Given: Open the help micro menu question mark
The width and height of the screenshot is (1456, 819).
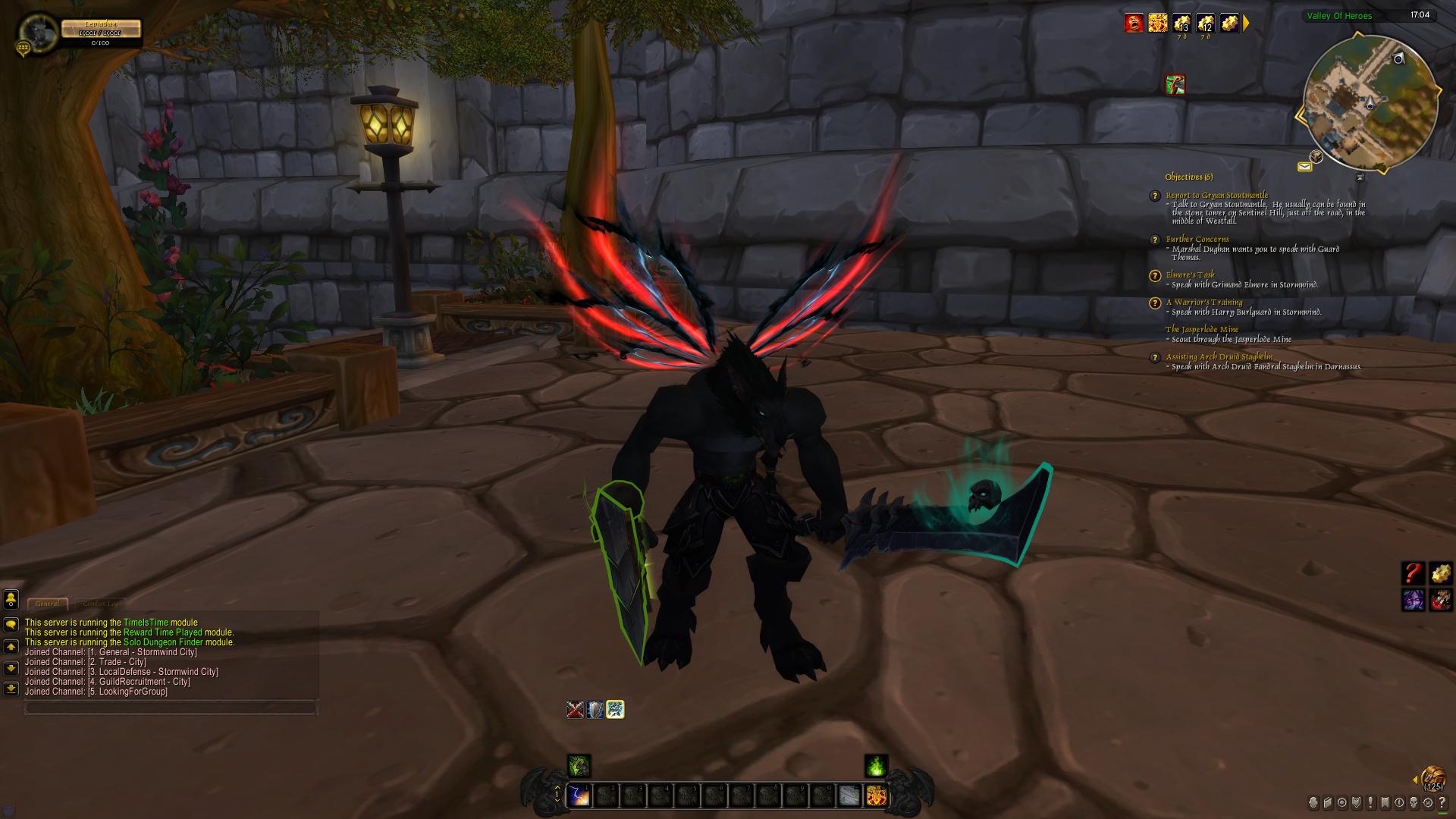Looking at the screenshot, I should pyautogui.click(x=1440, y=802).
